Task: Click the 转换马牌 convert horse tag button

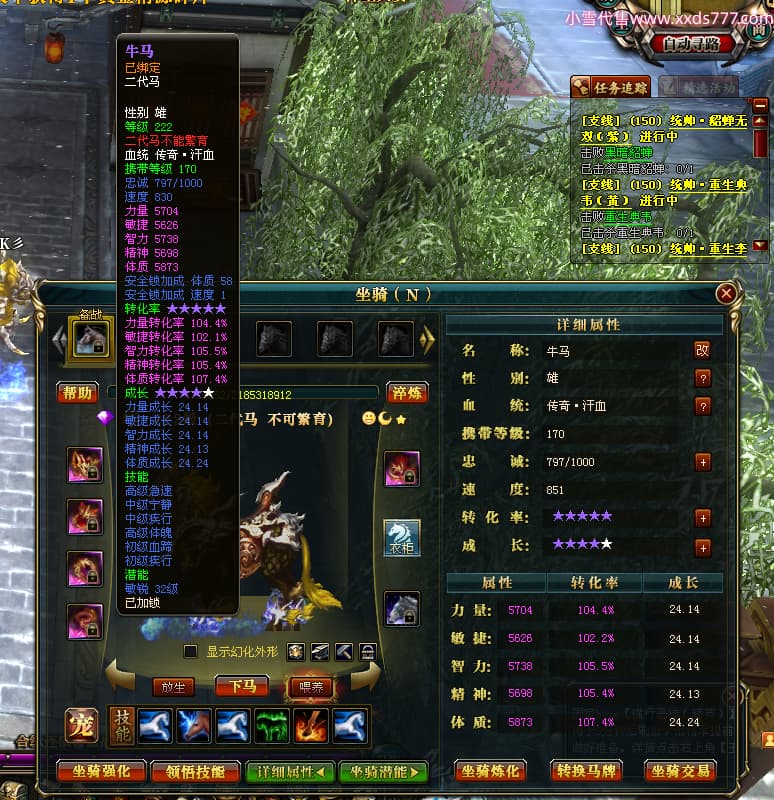Action: (587, 771)
